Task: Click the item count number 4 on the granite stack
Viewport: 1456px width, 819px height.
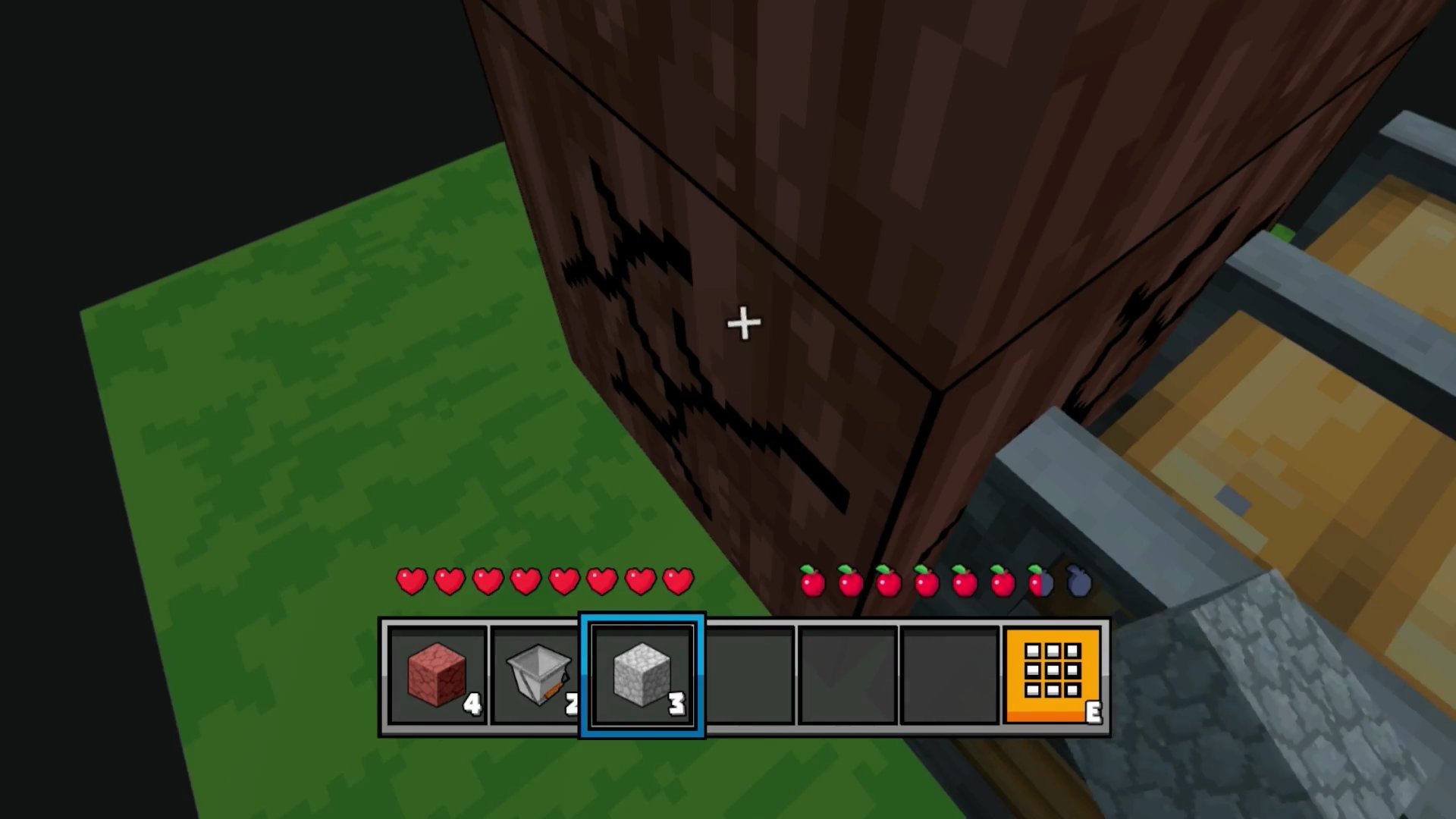Action: point(473,704)
